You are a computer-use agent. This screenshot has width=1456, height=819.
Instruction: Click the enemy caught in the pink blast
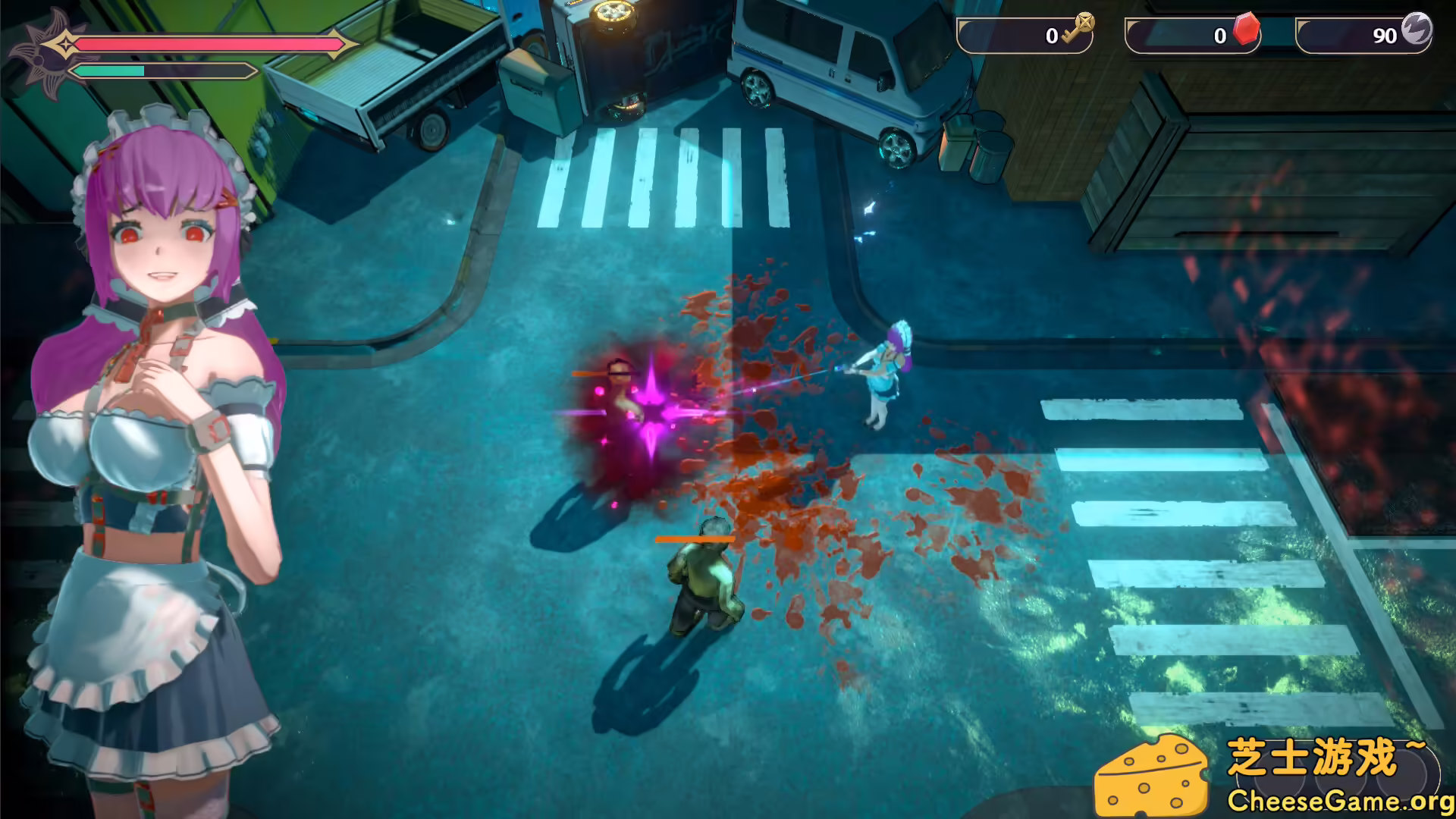(x=622, y=394)
